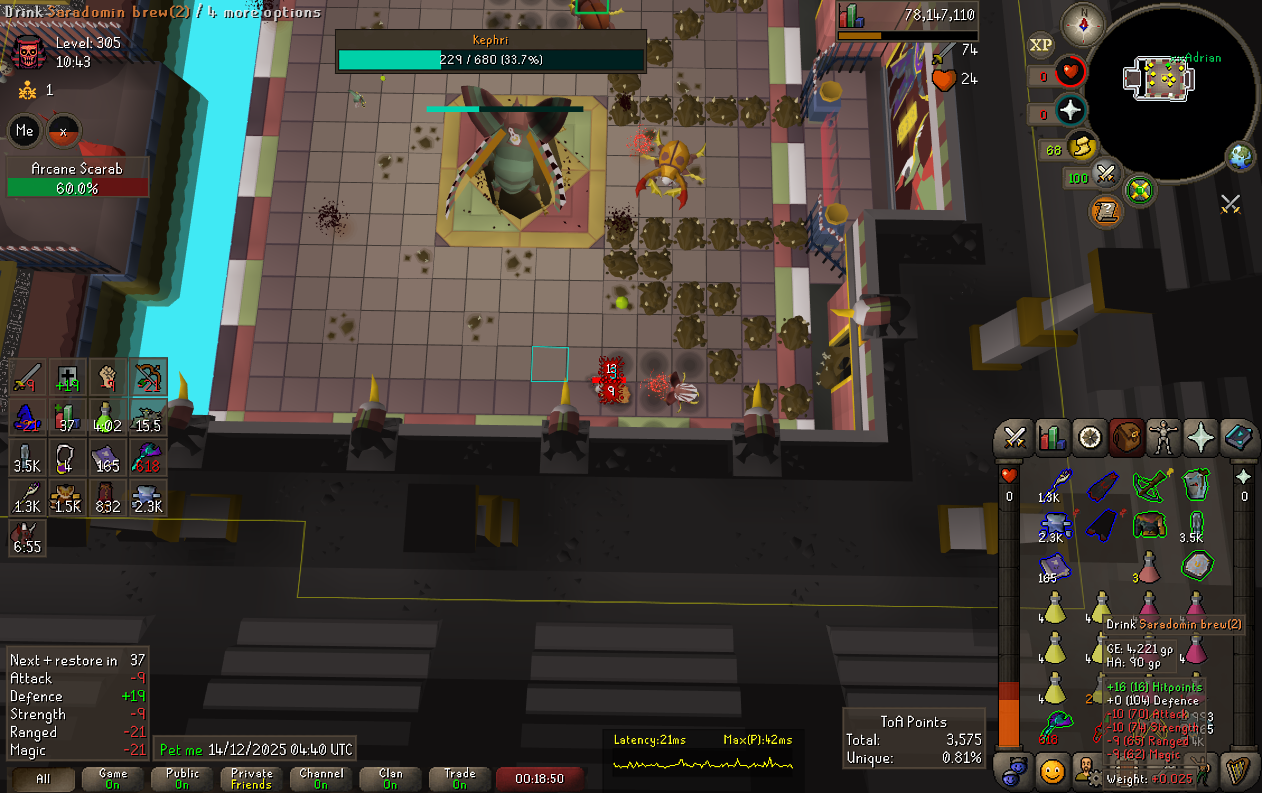Screen dimensions: 1262x793
Task: Toggle run with the boot orb
Action: pos(1080,149)
